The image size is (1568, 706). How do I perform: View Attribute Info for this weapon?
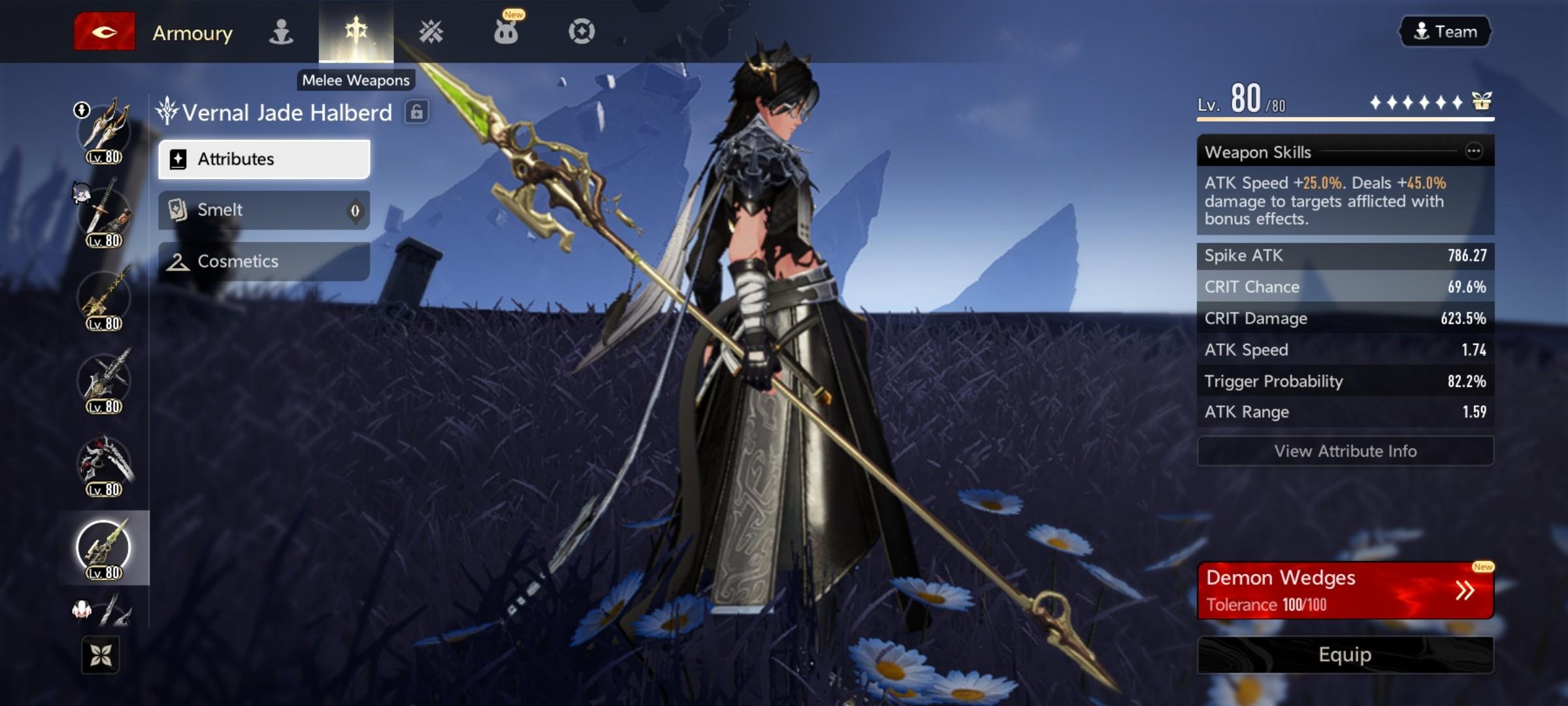click(1345, 451)
